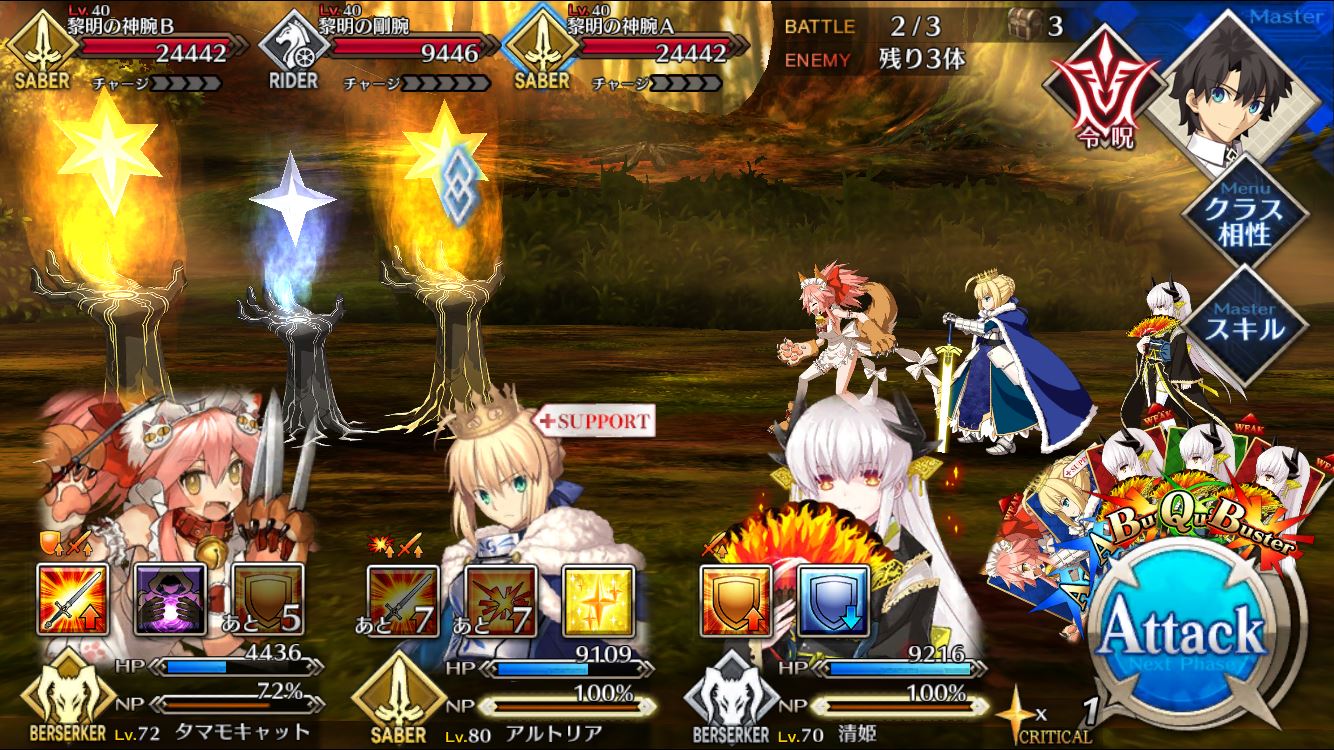
Task: Use Tamamo Cat's purple hooded curse skill
Action: (x=170, y=600)
